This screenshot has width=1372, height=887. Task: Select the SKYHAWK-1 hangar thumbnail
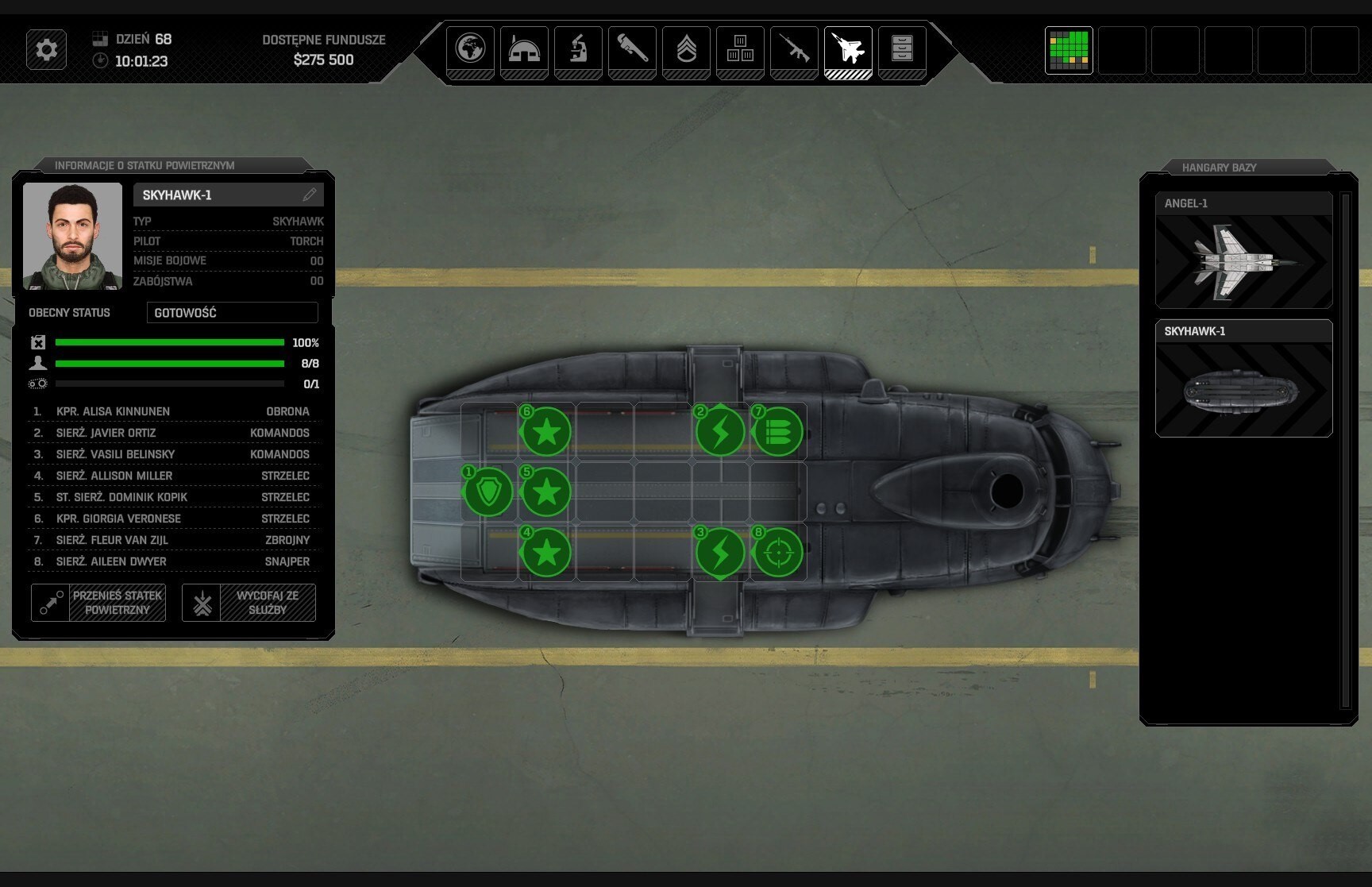pyautogui.click(x=1243, y=379)
